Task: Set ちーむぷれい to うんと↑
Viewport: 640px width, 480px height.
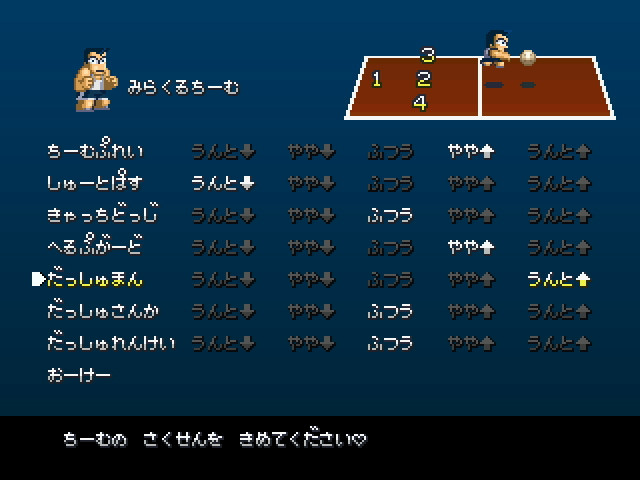Action: (559, 152)
